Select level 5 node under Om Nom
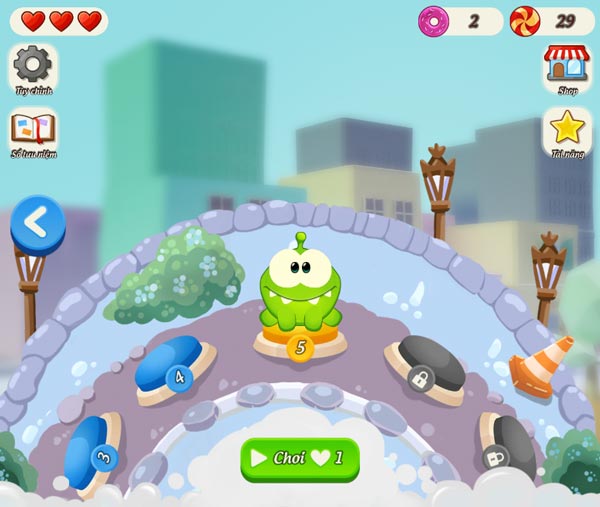Screen dimensions: 600x507 click(x=299, y=347)
